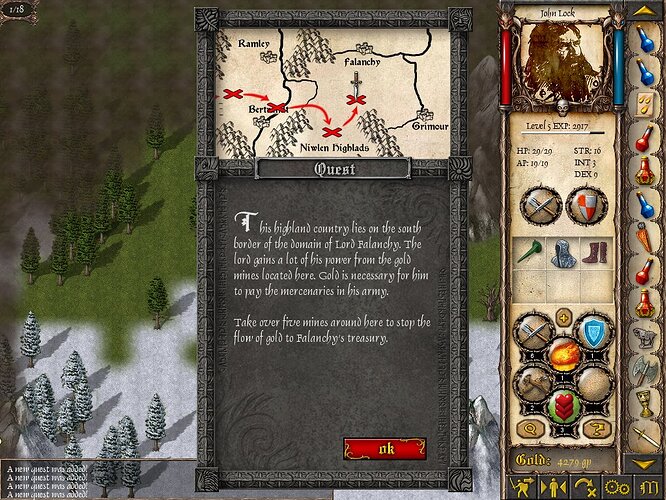The width and height of the screenshot is (666, 500).
Task: Click the plus button above skills
Action: [563, 318]
